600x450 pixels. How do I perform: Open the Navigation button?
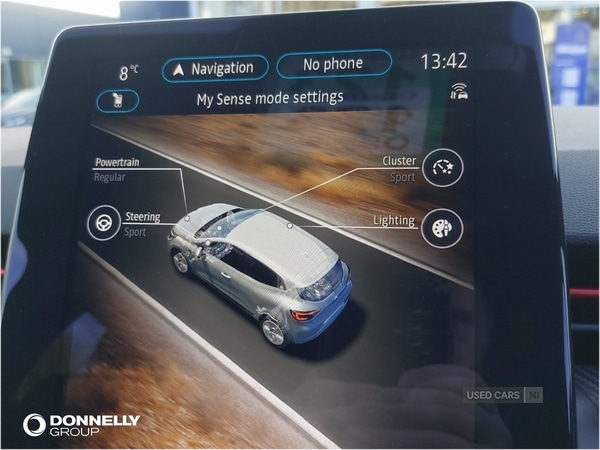coord(215,68)
